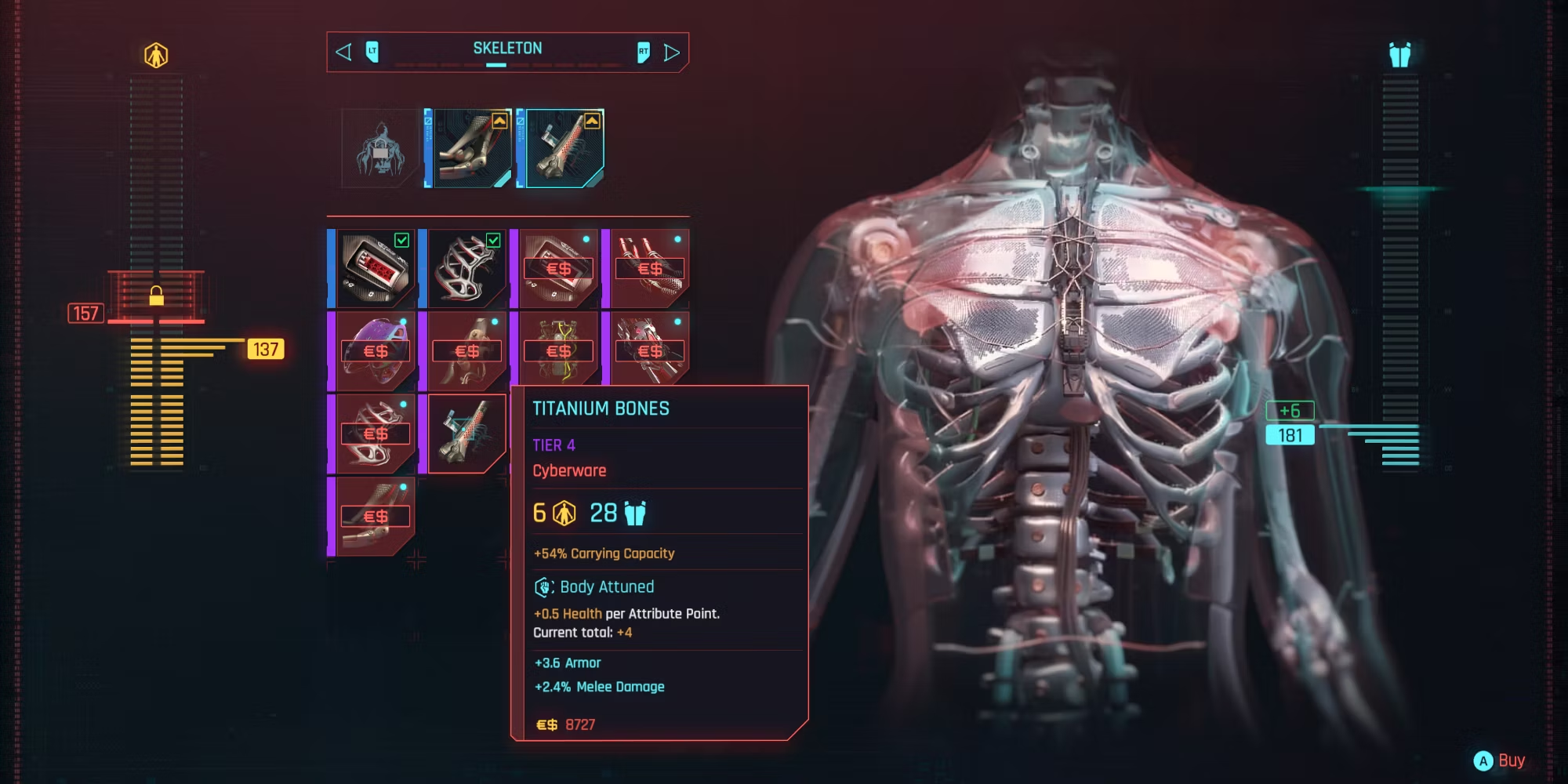Screen dimensions: 1568x784
Task: Select the equipped bent joint cyberware slot
Action: [x=469, y=148]
